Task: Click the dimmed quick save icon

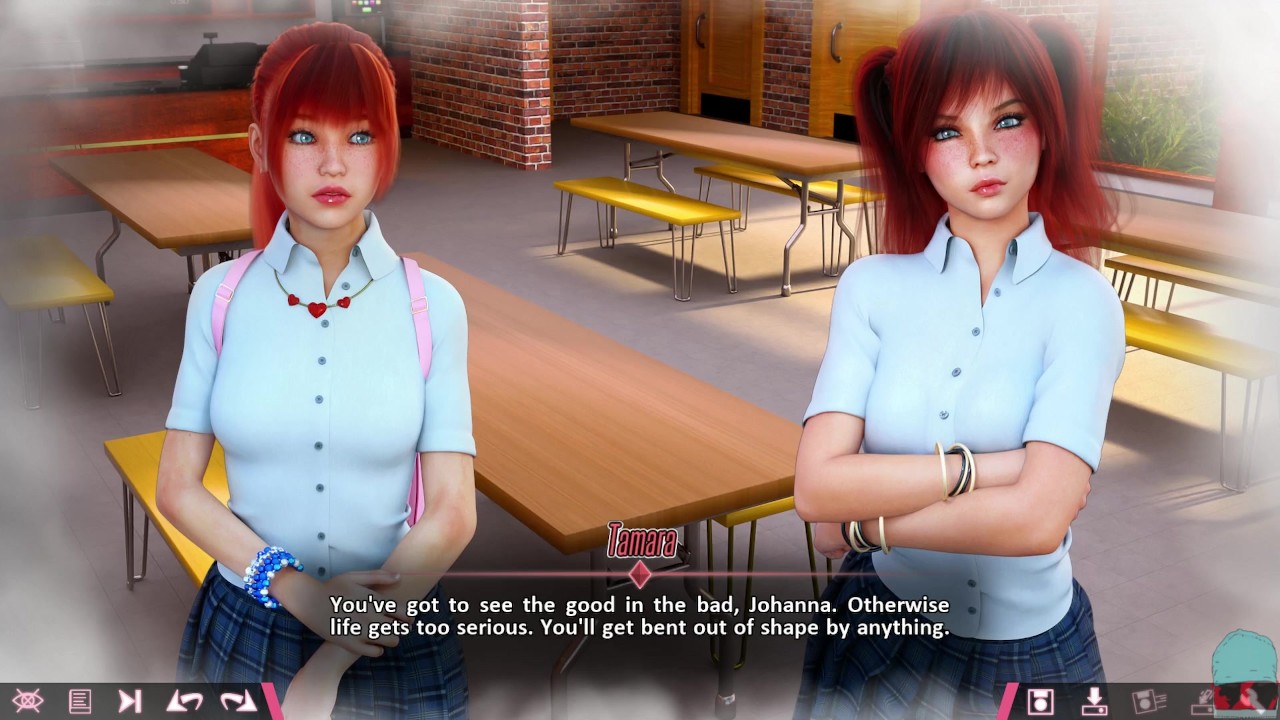Action: (x=1149, y=701)
